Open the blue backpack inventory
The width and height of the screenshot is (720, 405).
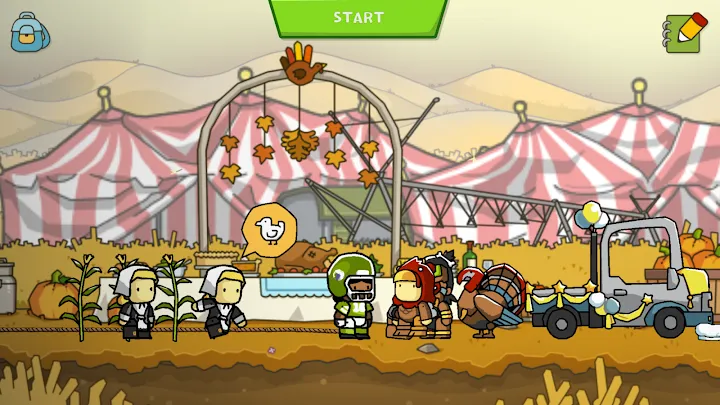(29, 32)
